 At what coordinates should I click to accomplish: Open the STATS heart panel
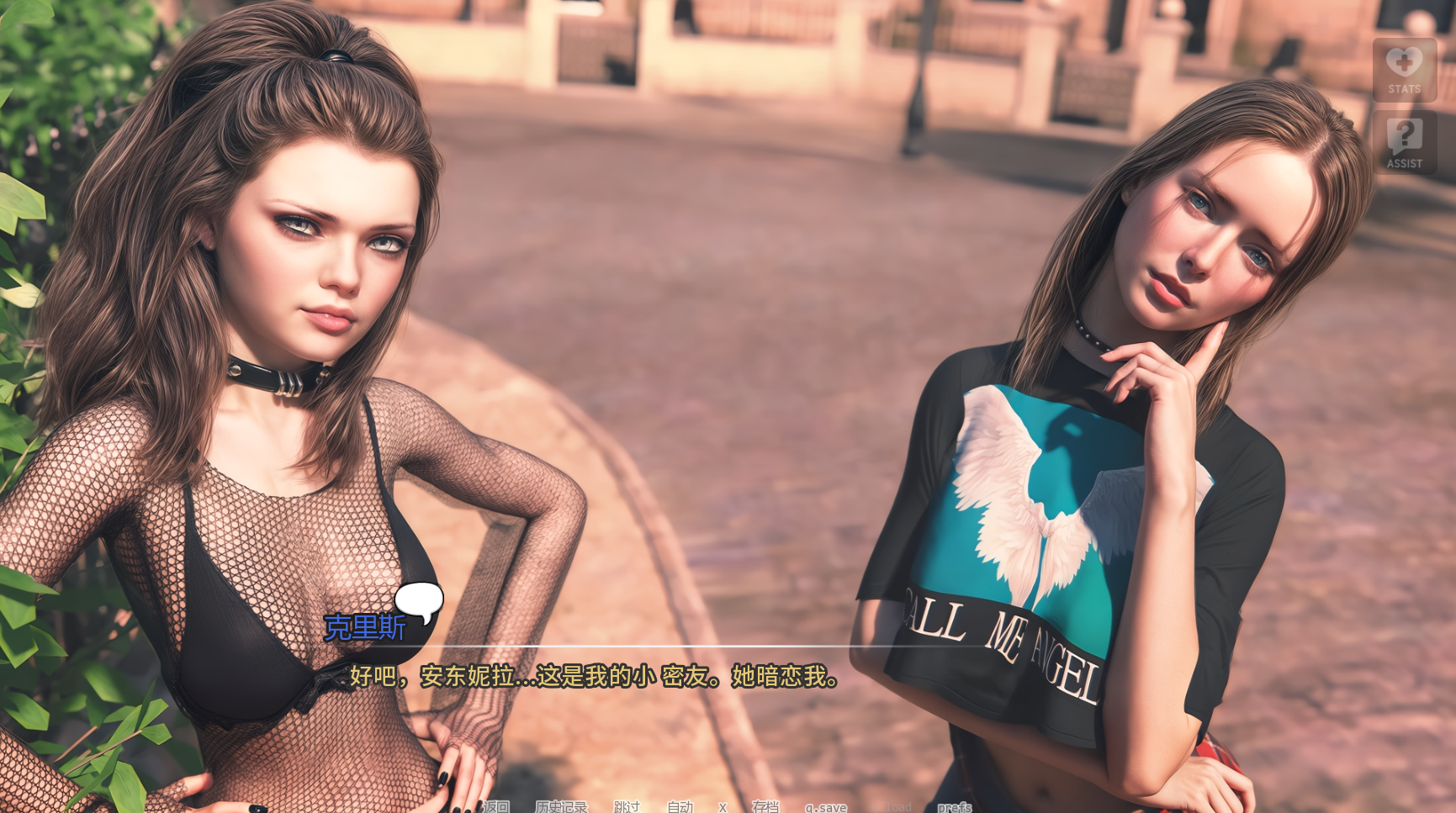1404,70
